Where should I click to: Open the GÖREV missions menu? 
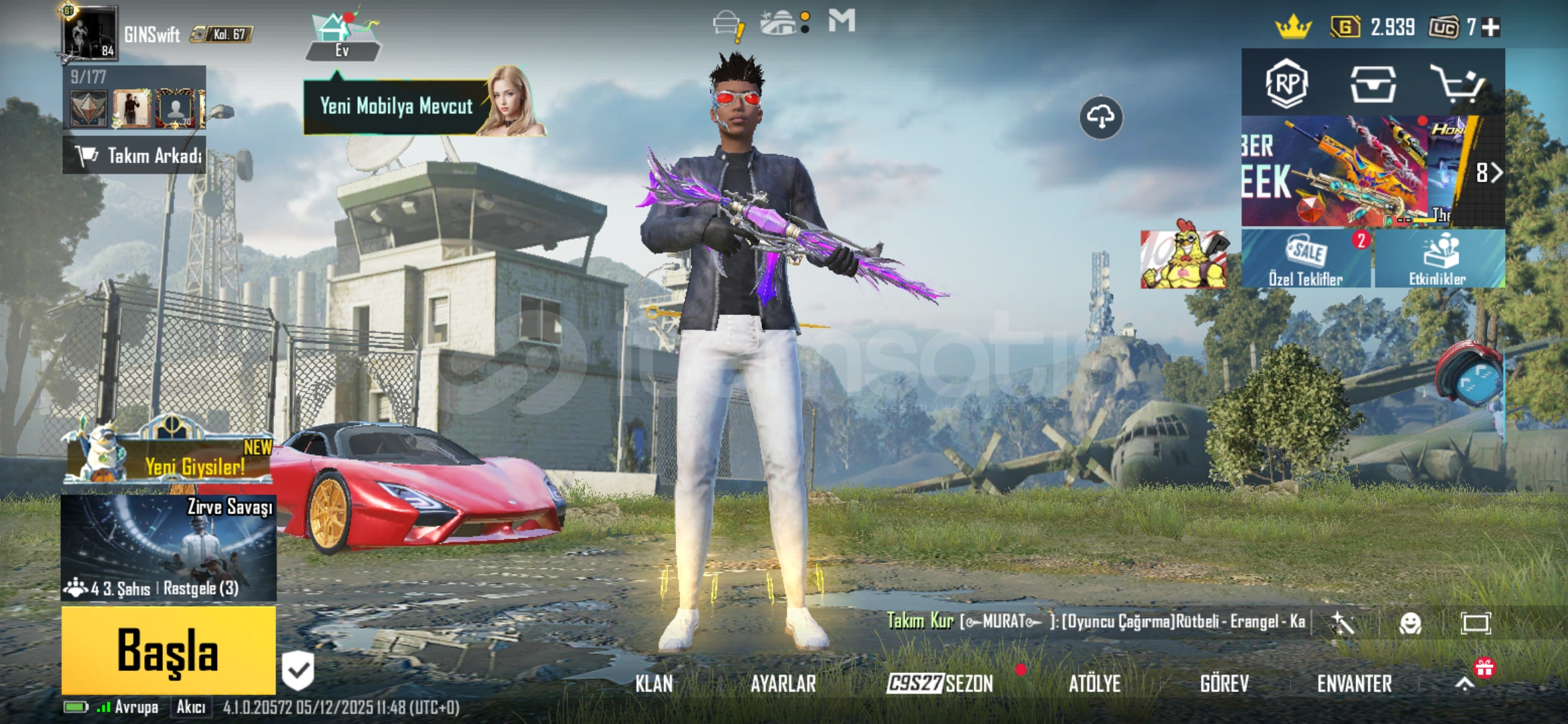coord(1224,684)
